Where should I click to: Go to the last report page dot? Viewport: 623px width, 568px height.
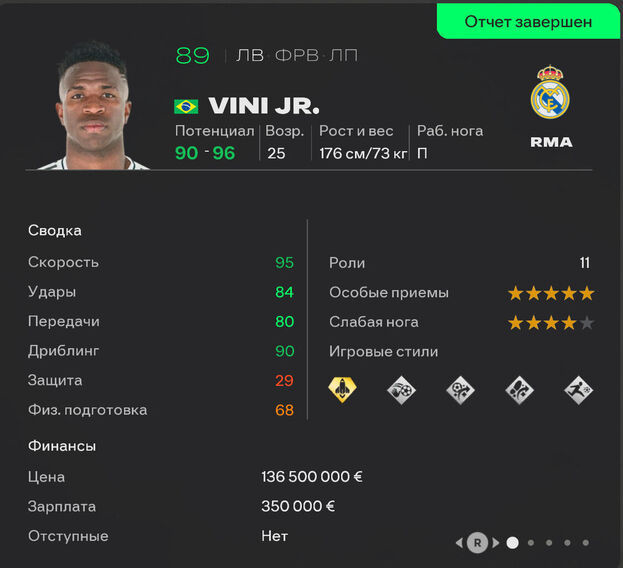tap(586, 543)
